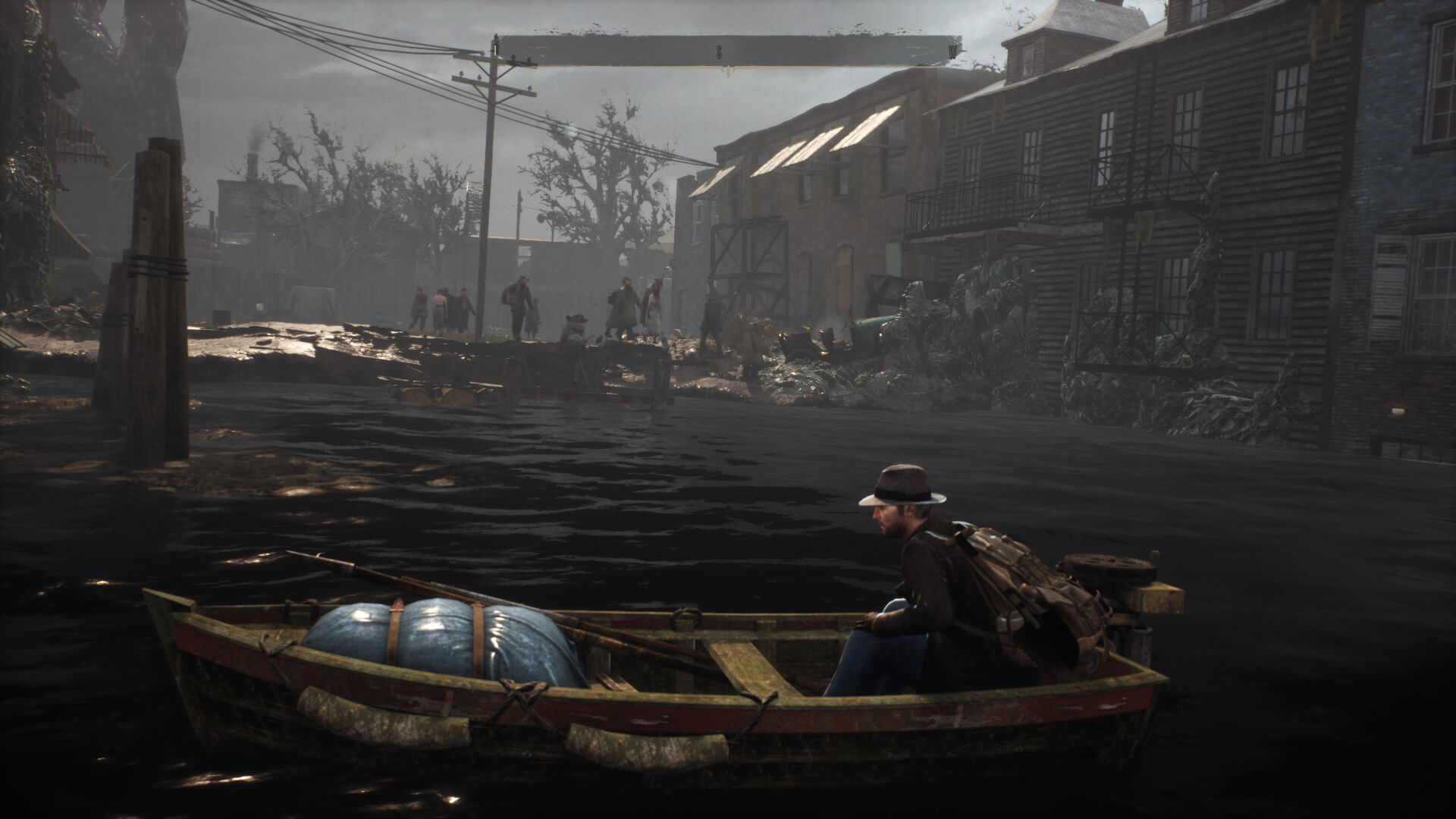Click the compass bar heading strip
Viewport: 1456px width, 819px height.
tap(728, 52)
